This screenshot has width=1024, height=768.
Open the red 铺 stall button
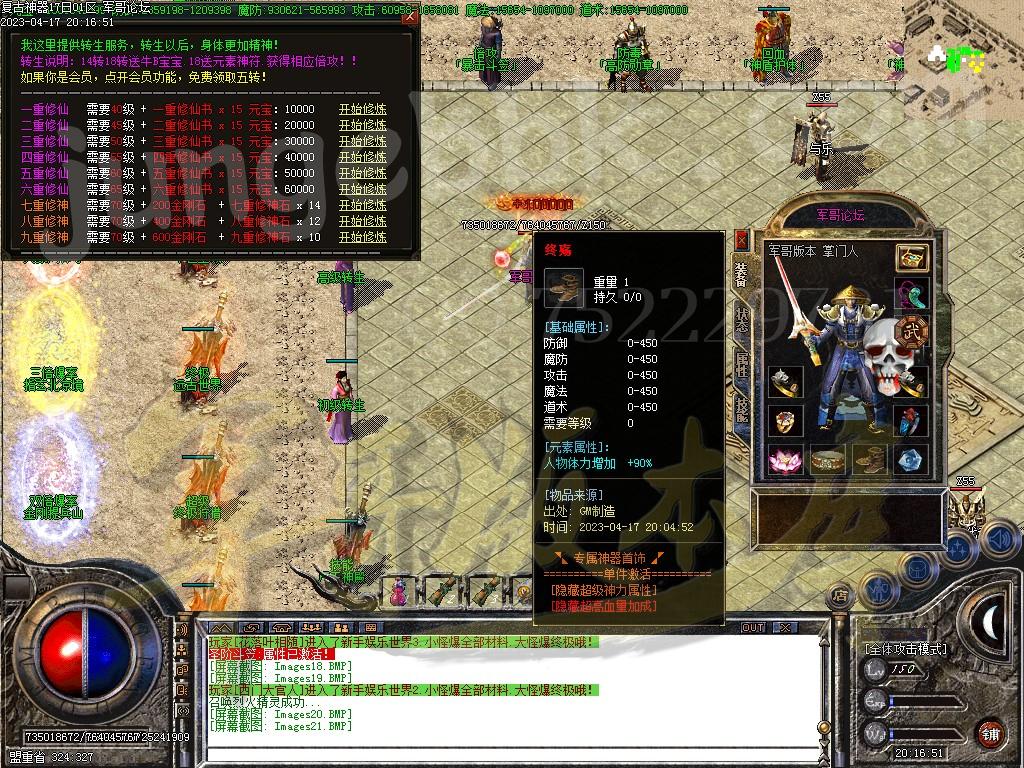tap(990, 733)
